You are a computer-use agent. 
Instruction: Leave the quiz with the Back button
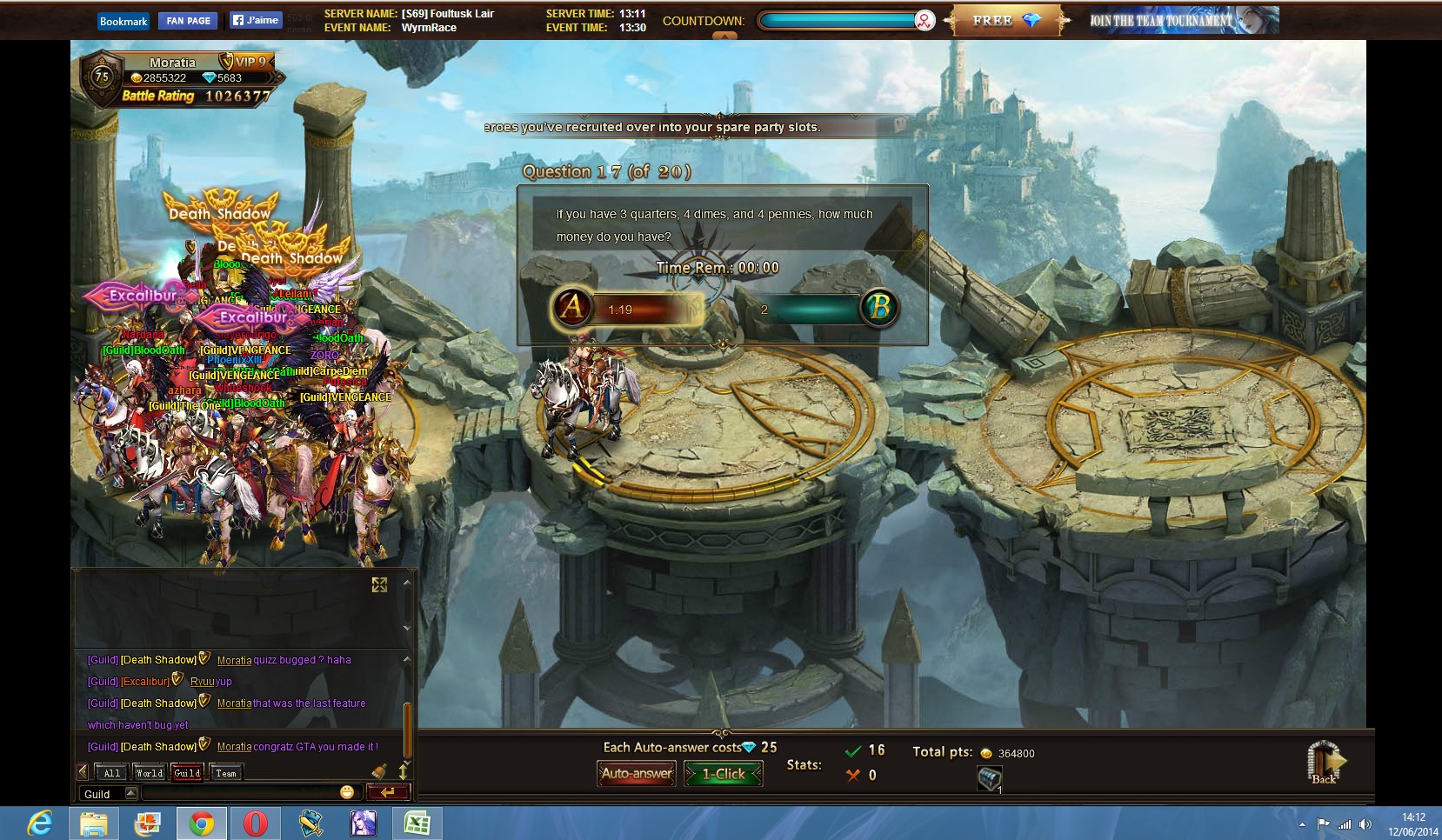[1325, 763]
